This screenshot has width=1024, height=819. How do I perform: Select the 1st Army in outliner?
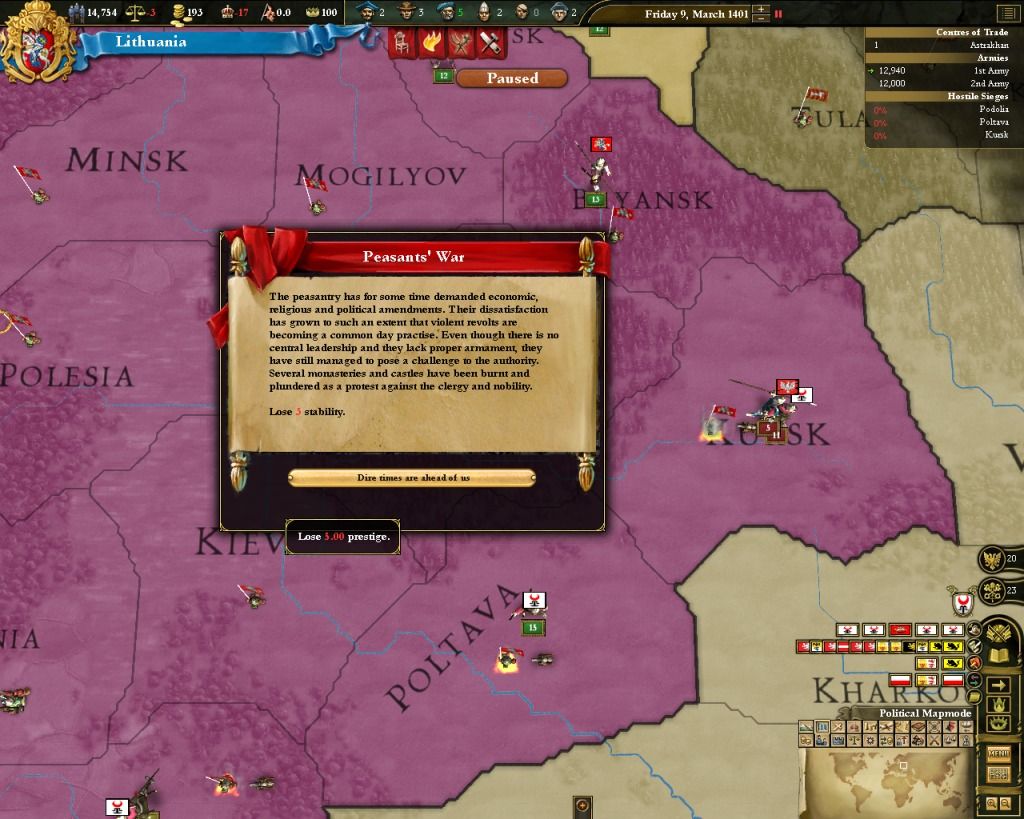(x=942, y=71)
